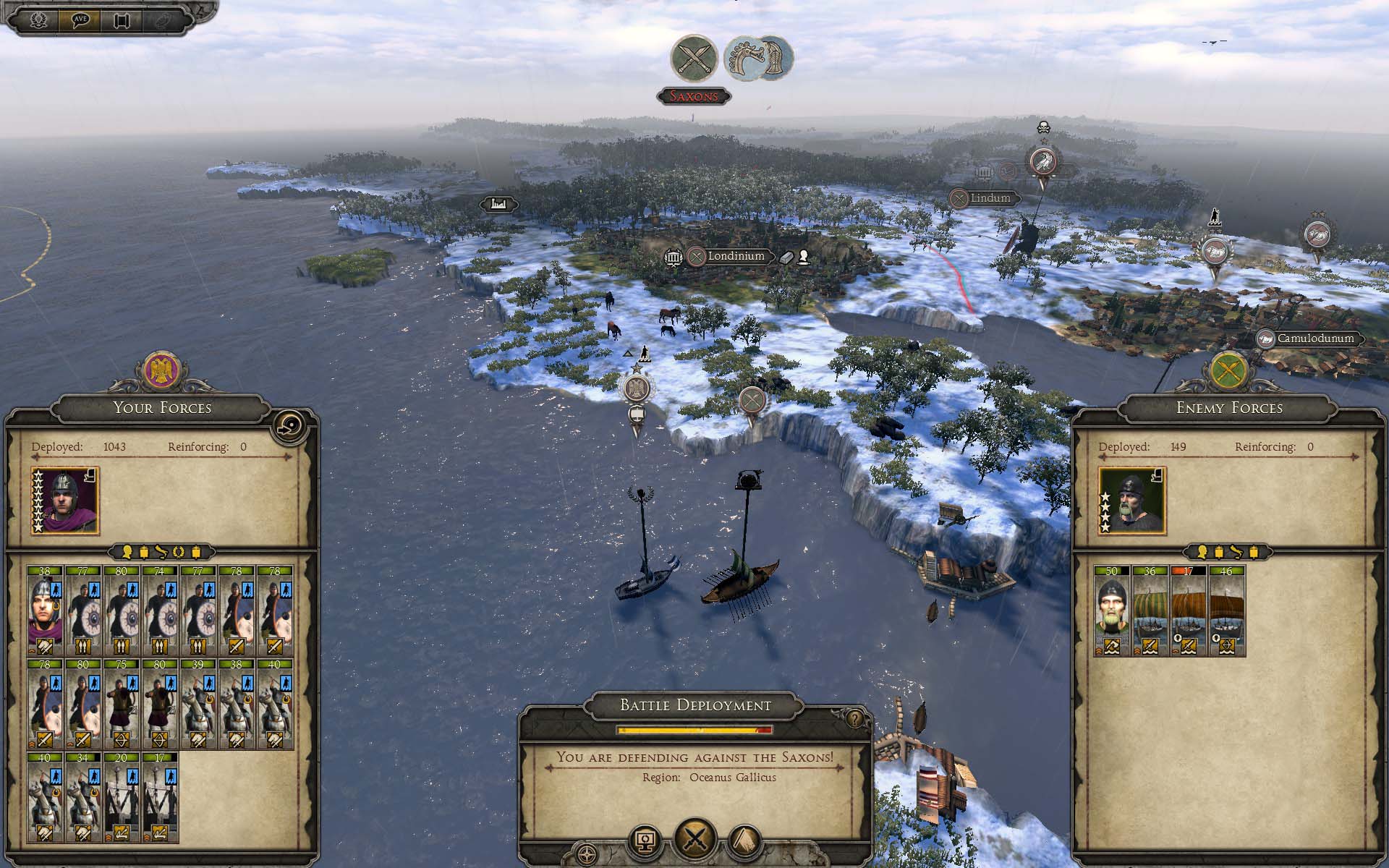This screenshot has width=1389, height=868.
Task: Select the enemy ship card with 46 men
Action: click(x=1226, y=610)
